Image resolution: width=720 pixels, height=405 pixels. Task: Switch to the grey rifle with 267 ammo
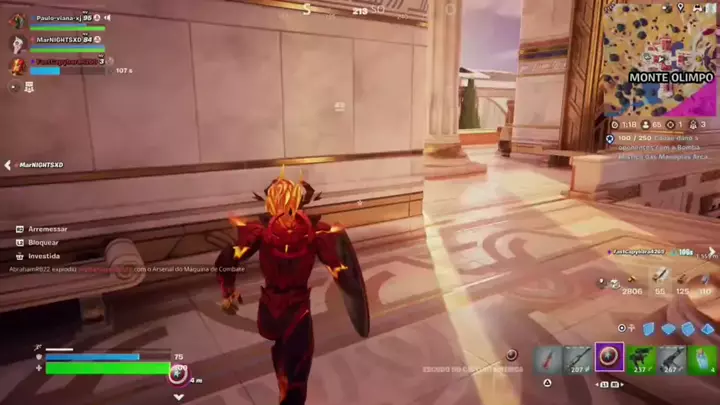671,358
